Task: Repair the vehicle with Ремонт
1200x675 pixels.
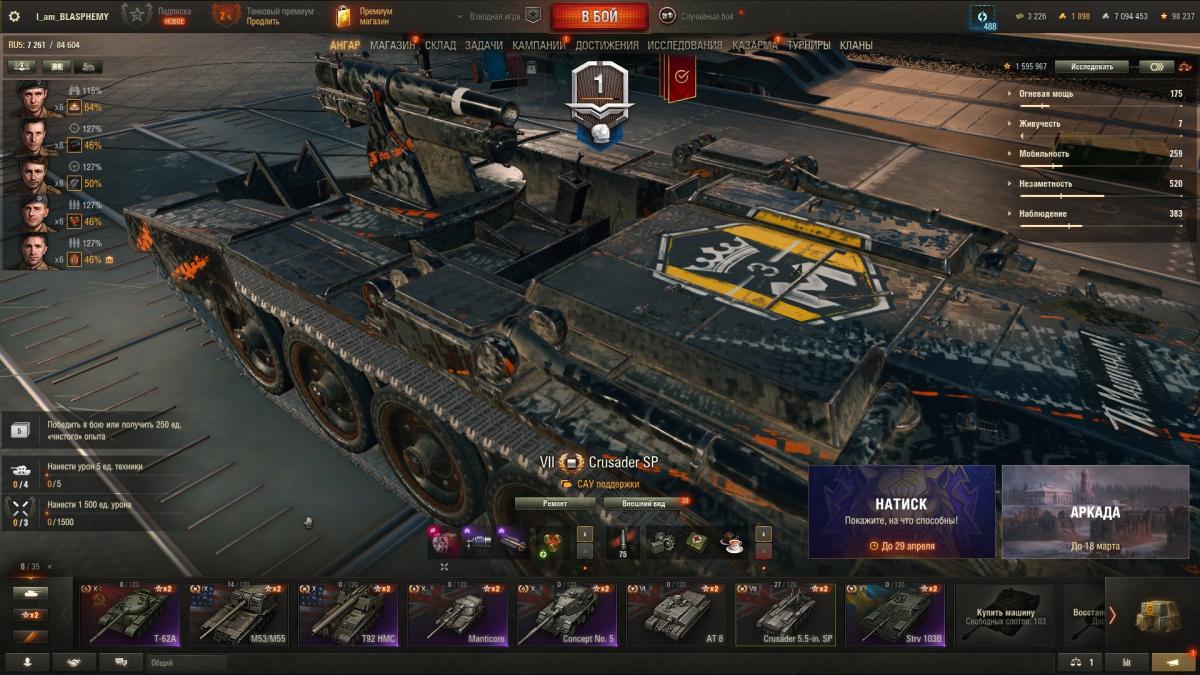Action: coord(555,504)
